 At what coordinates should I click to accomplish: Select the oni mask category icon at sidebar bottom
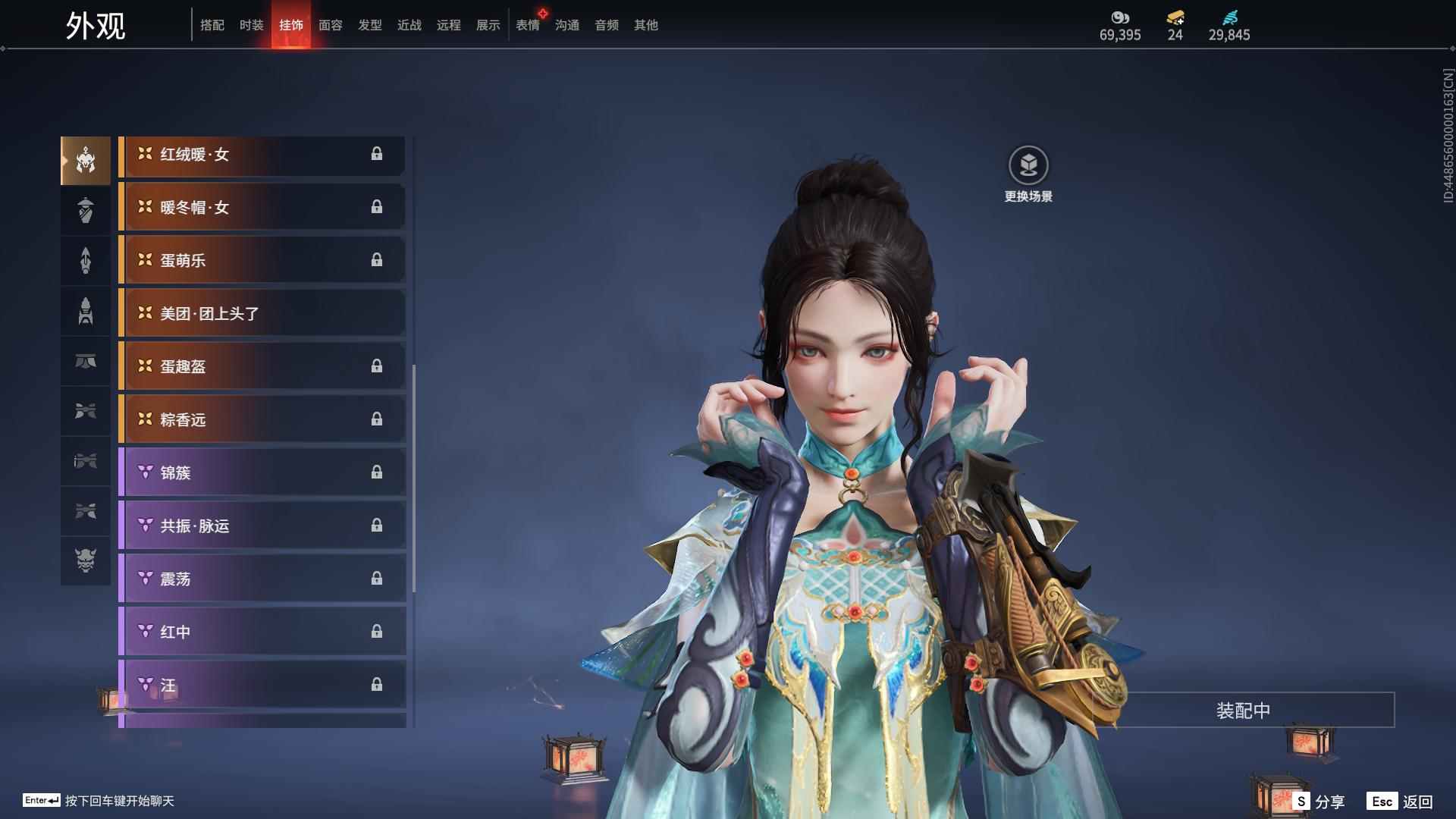pos(85,561)
